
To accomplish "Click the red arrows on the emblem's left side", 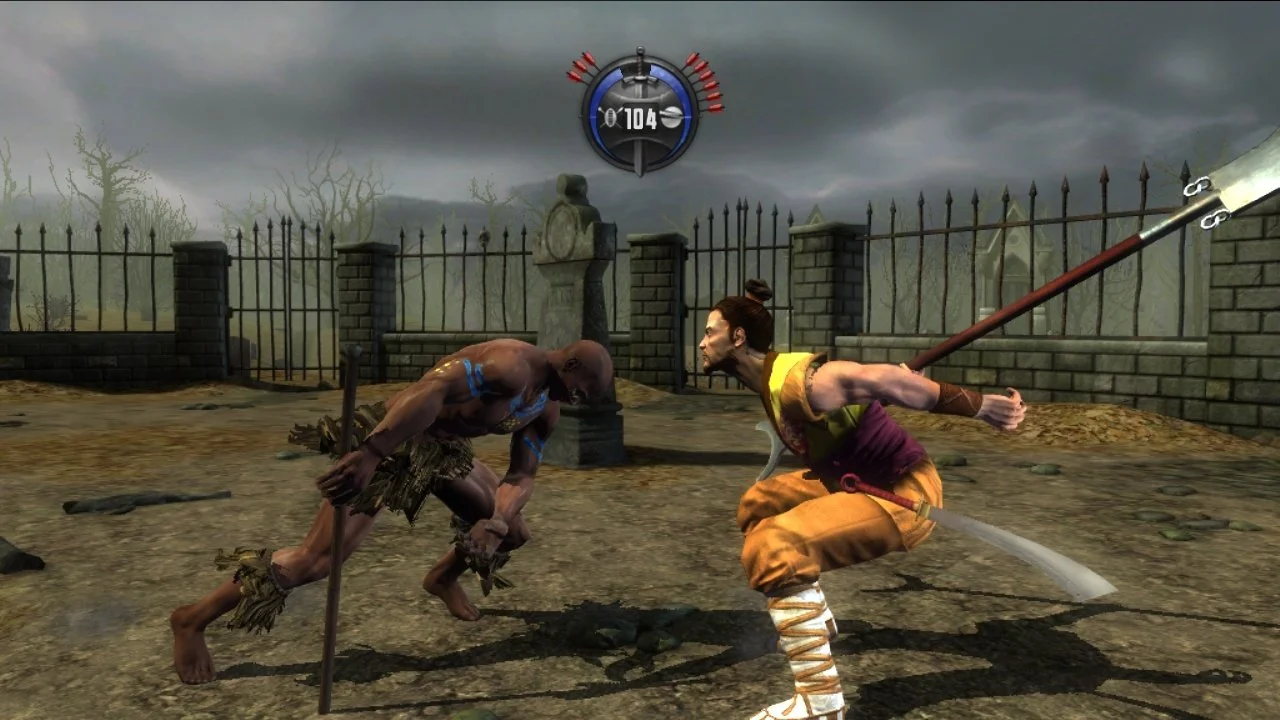I will [580, 68].
